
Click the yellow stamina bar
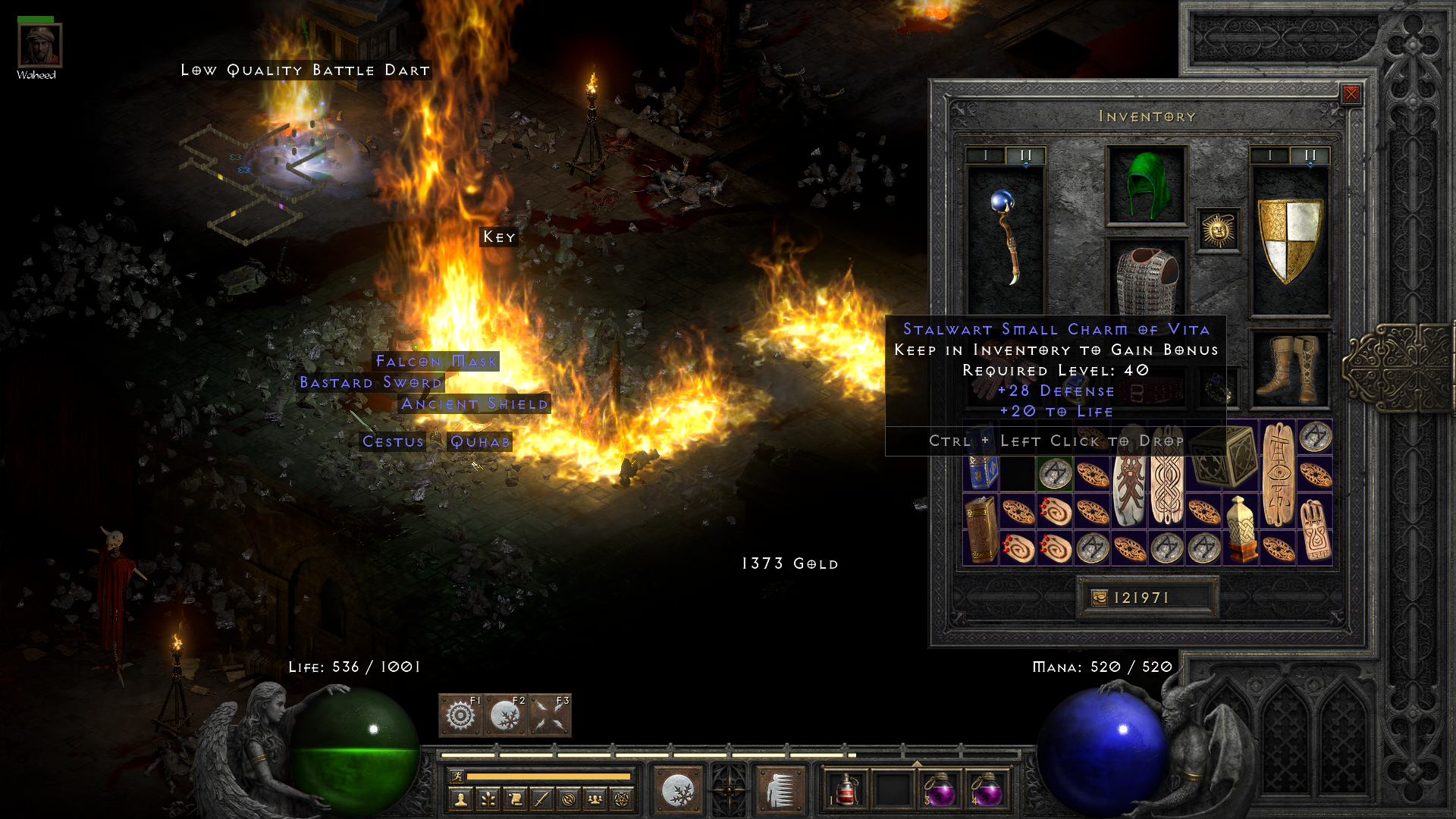pos(548,777)
